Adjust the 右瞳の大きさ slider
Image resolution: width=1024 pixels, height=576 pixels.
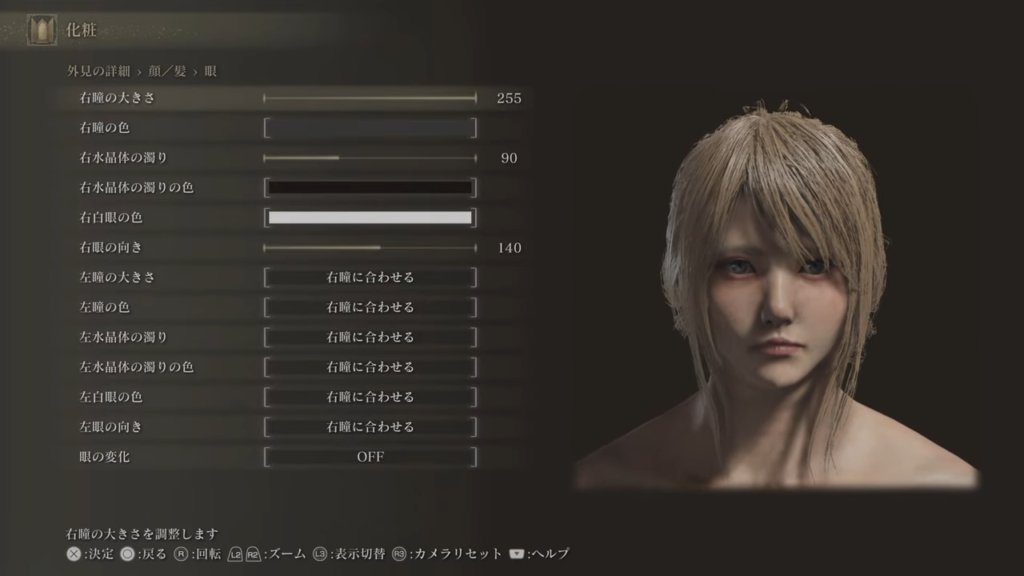pos(370,98)
